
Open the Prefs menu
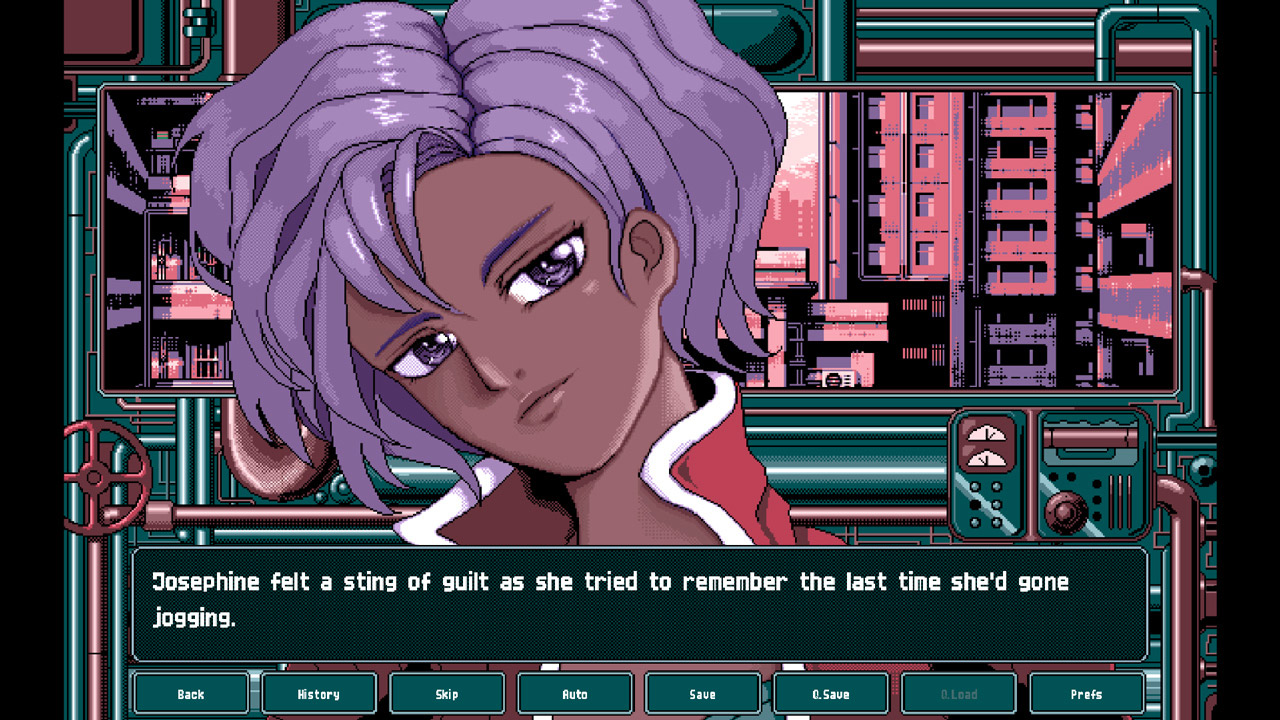coord(1087,693)
